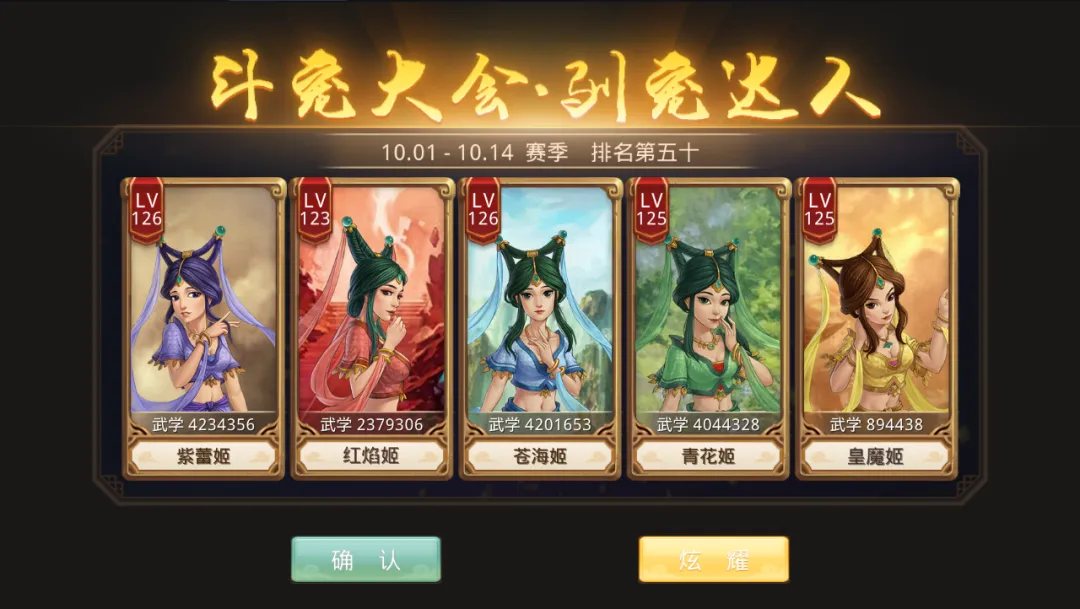Click the green 确认 confirm button
Screen dimensions: 1080x609
pyautogui.click(x=366, y=560)
